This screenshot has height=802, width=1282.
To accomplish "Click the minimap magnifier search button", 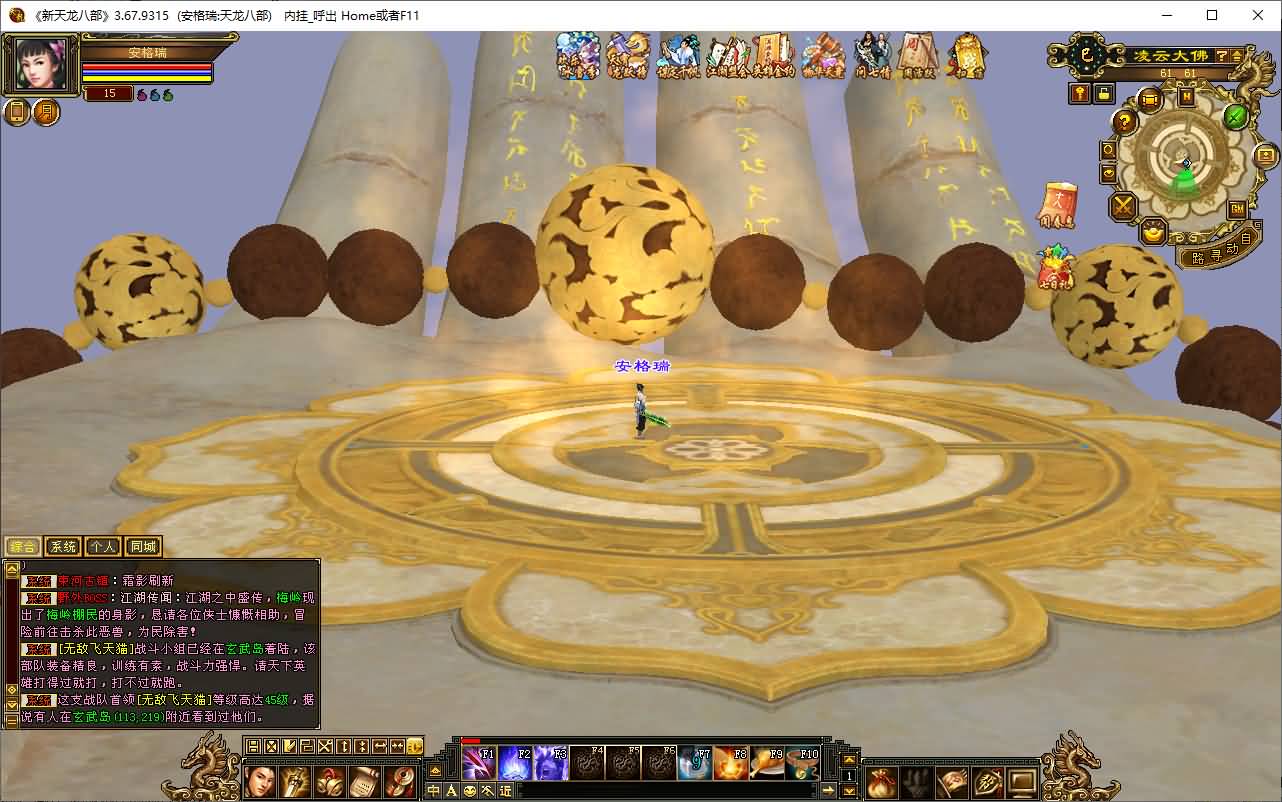I will coord(1108,150).
